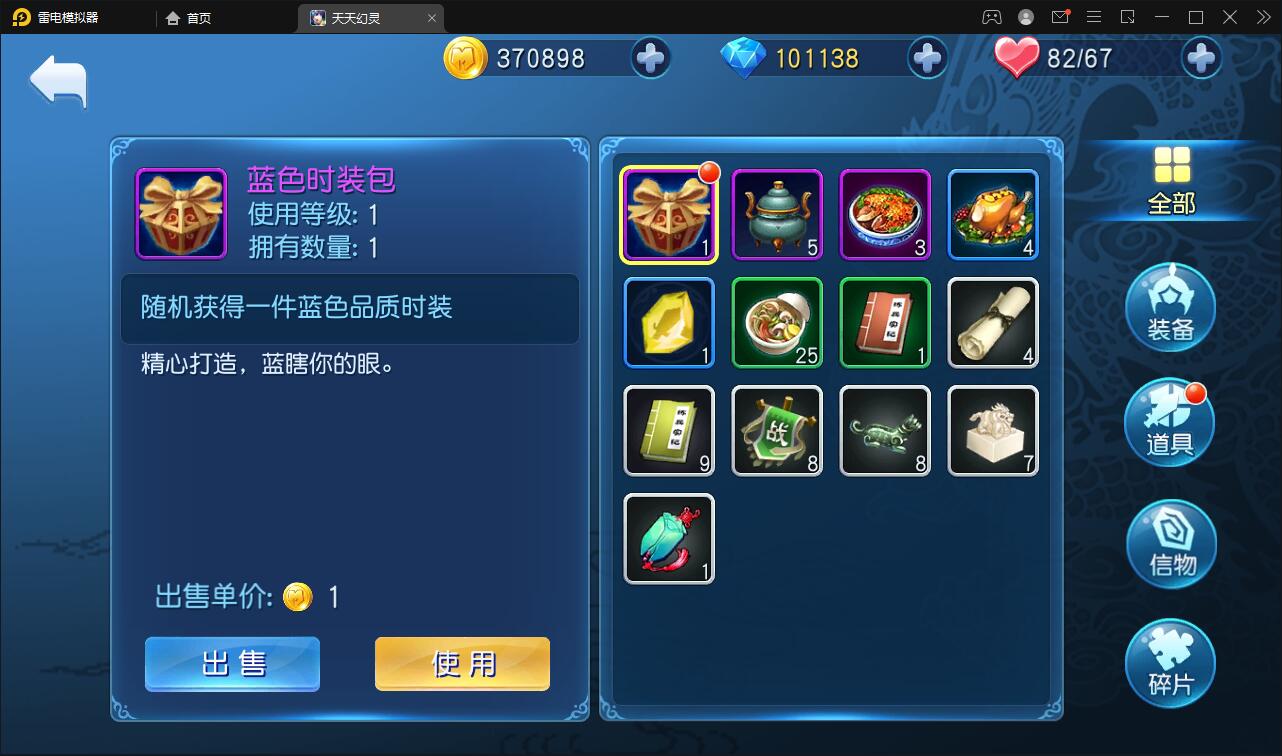Select the green beetle item
Viewport: 1282px width, 756px height.
[668, 538]
